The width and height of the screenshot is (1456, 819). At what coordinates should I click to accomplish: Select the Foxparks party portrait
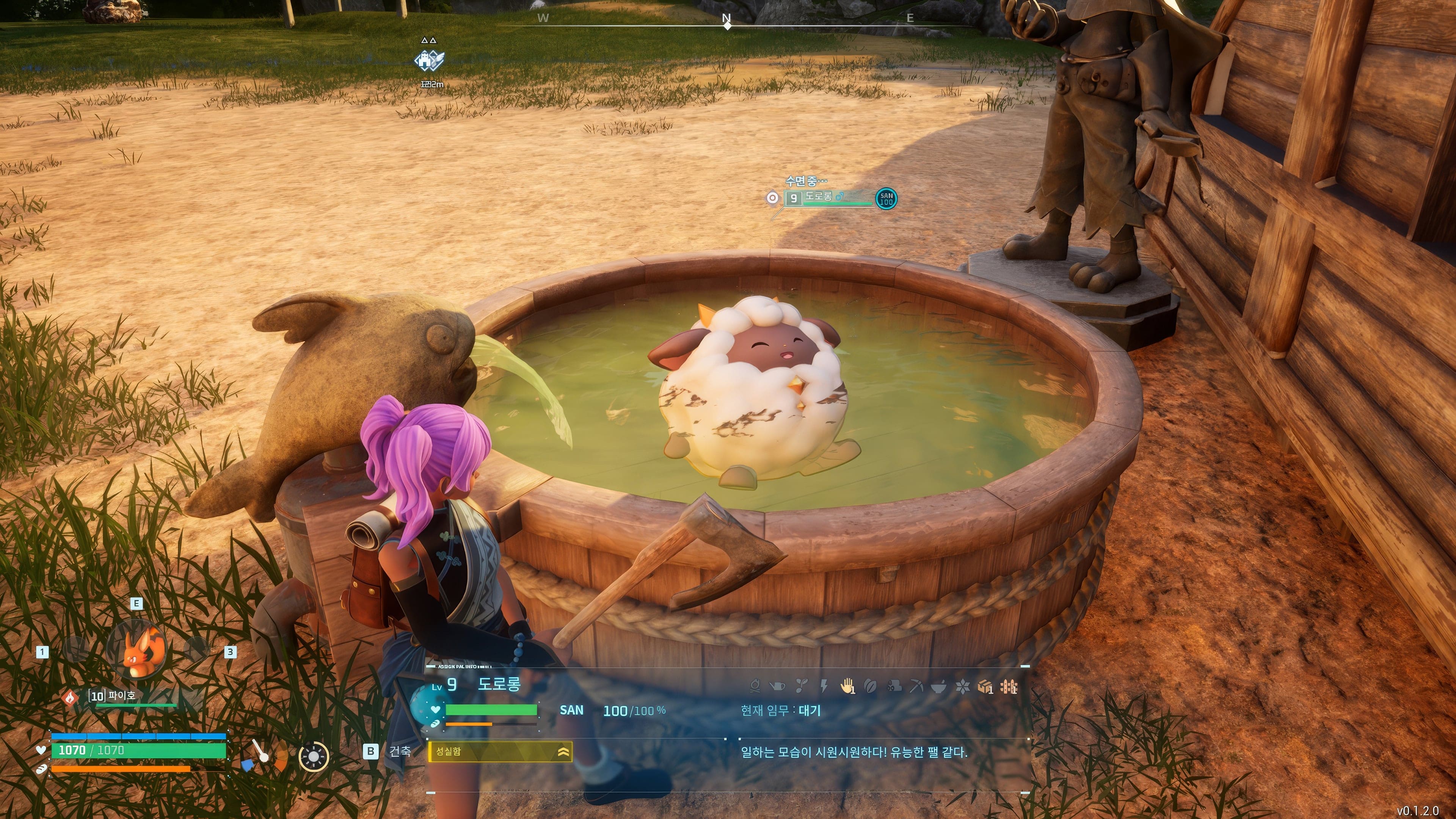point(137,650)
